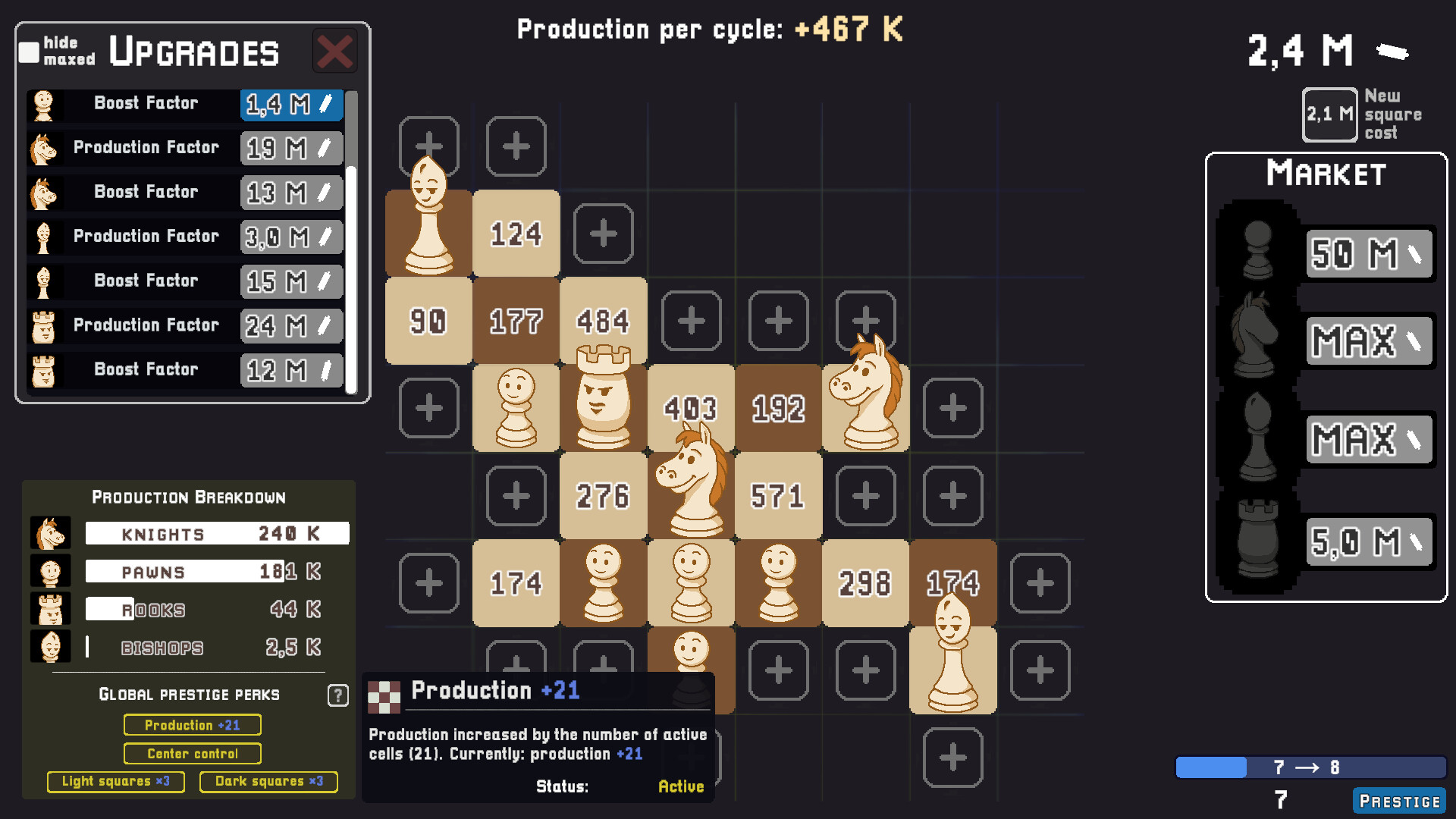Open the Global prestige perks help icon
Viewport: 1456px width, 819px height.
pos(337,695)
